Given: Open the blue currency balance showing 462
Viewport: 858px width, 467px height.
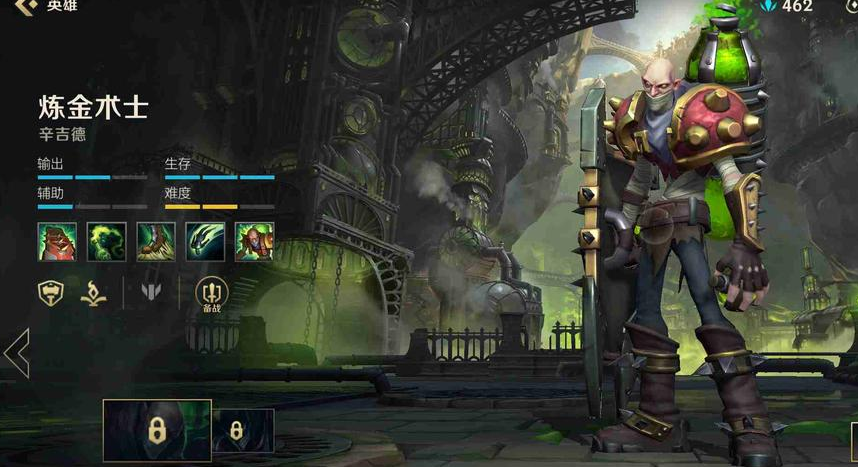Looking at the screenshot, I should 787,7.
